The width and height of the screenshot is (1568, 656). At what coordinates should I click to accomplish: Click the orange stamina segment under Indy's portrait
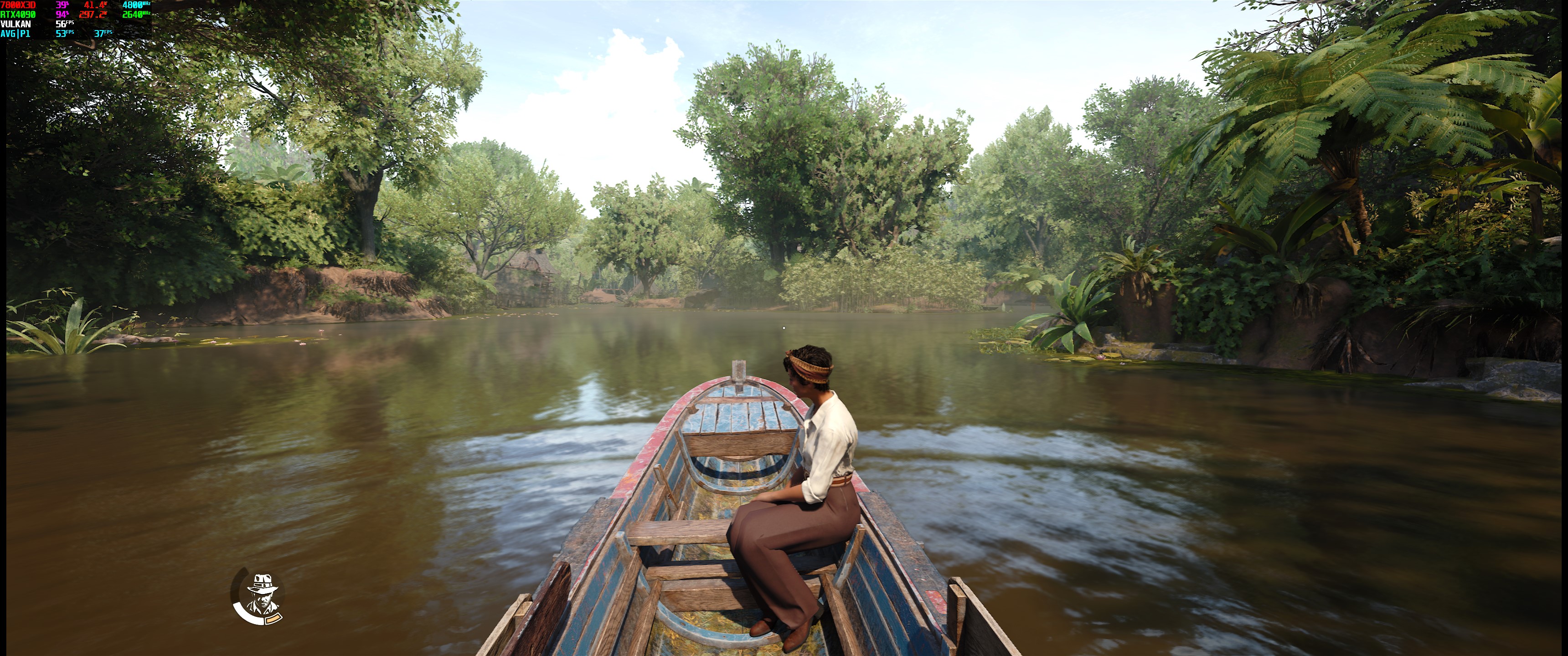point(274,620)
